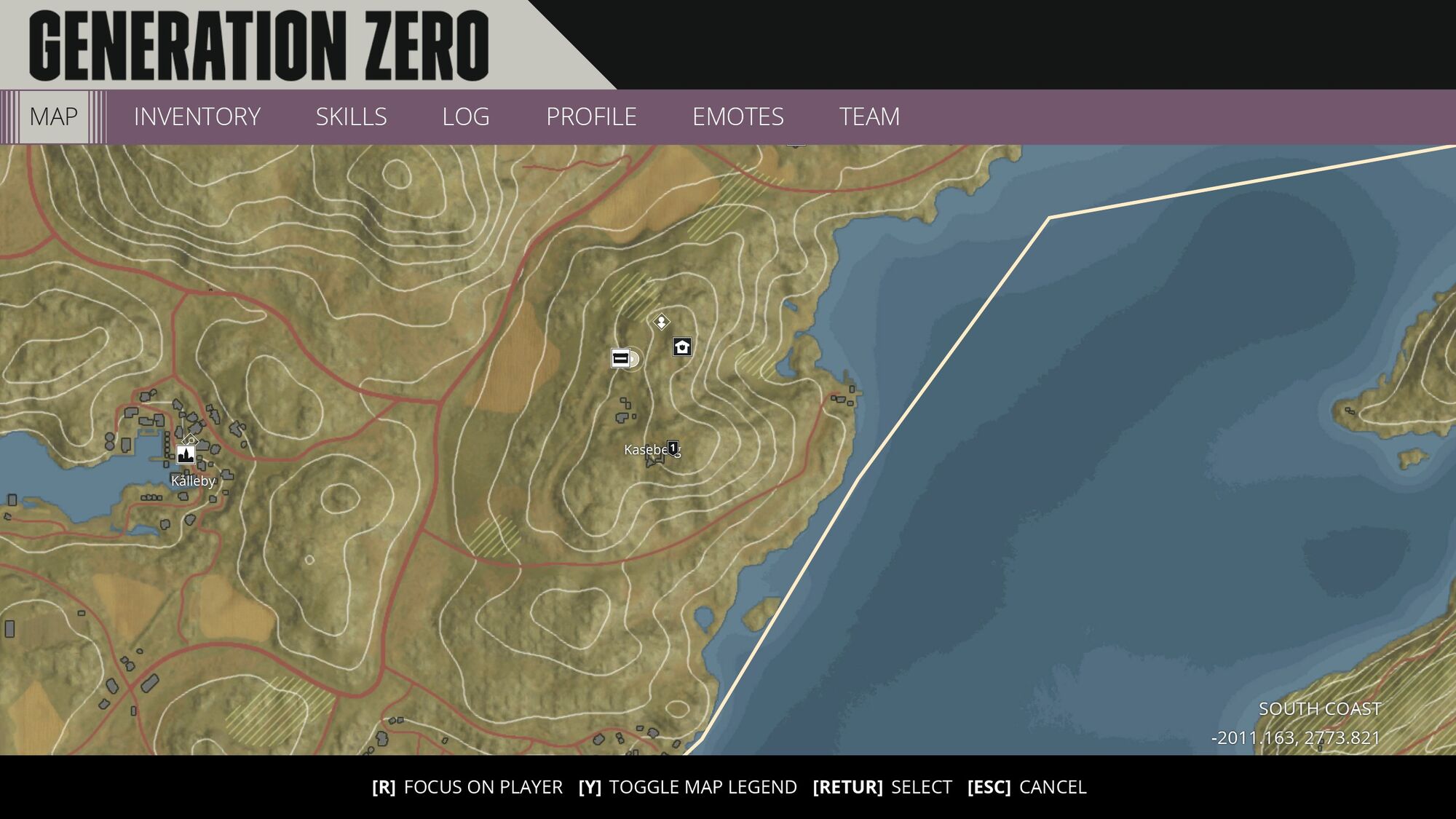Click the Generation Zero logo

(x=258, y=44)
